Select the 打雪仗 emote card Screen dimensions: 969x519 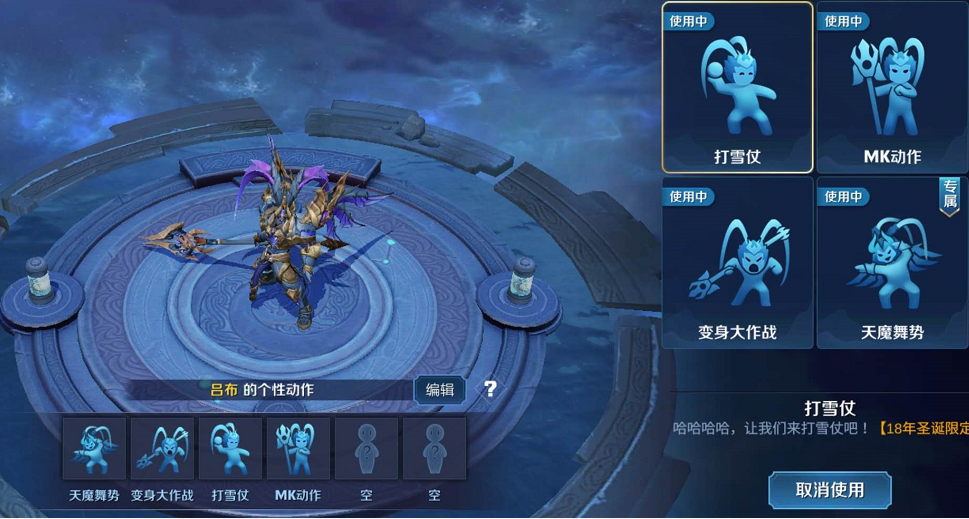[737, 88]
